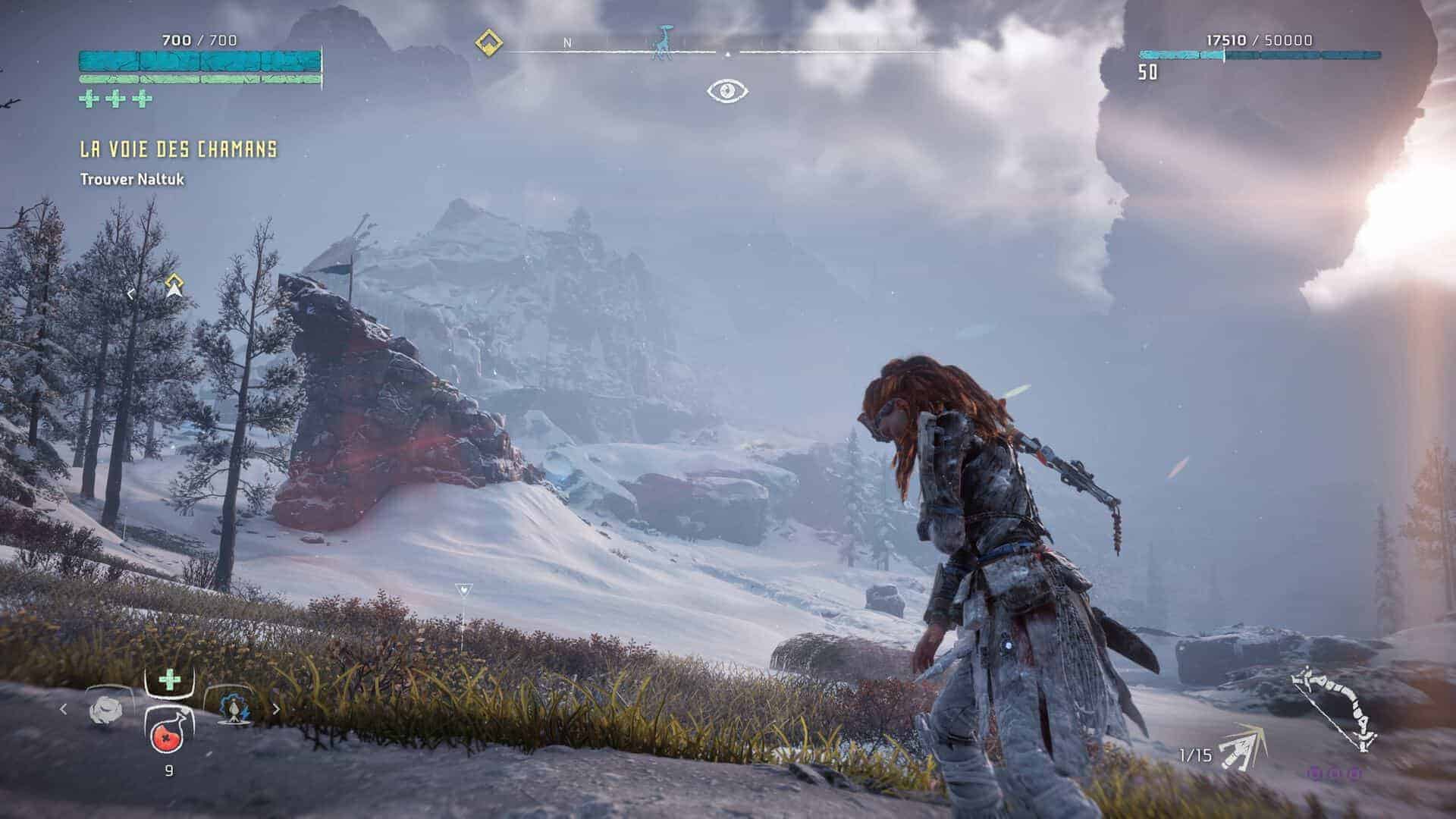Select the red health potion slot
The width and height of the screenshot is (1456, 819).
click(x=168, y=733)
